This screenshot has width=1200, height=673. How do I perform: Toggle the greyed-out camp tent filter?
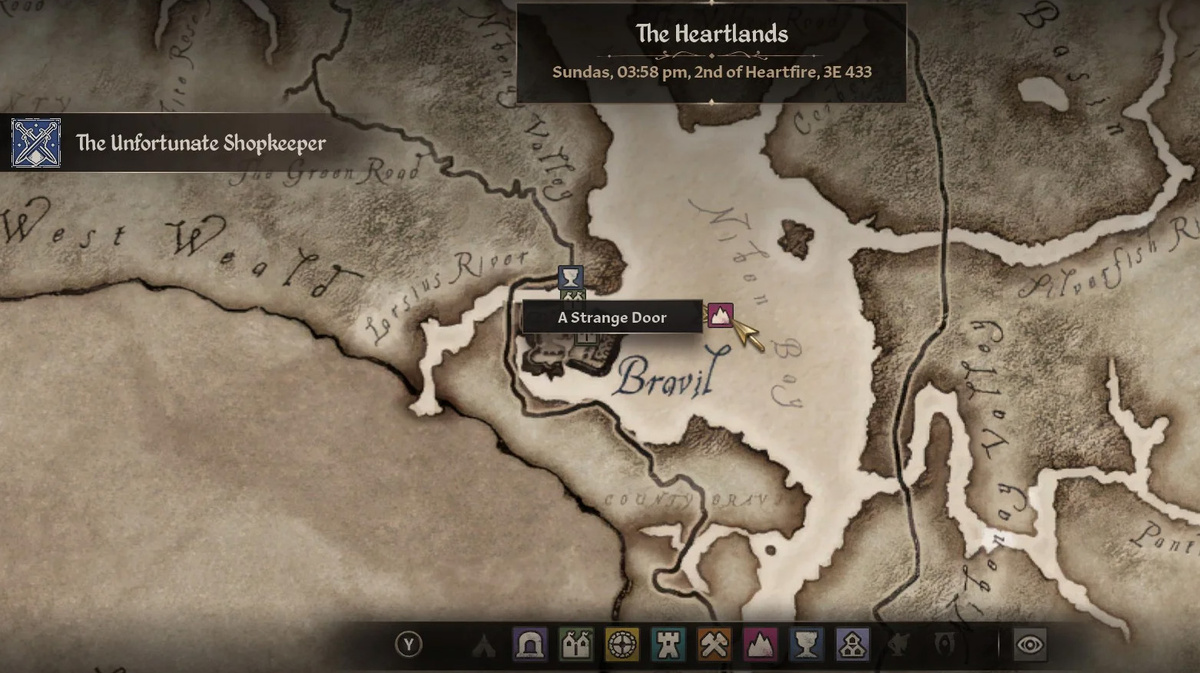point(484,645)
